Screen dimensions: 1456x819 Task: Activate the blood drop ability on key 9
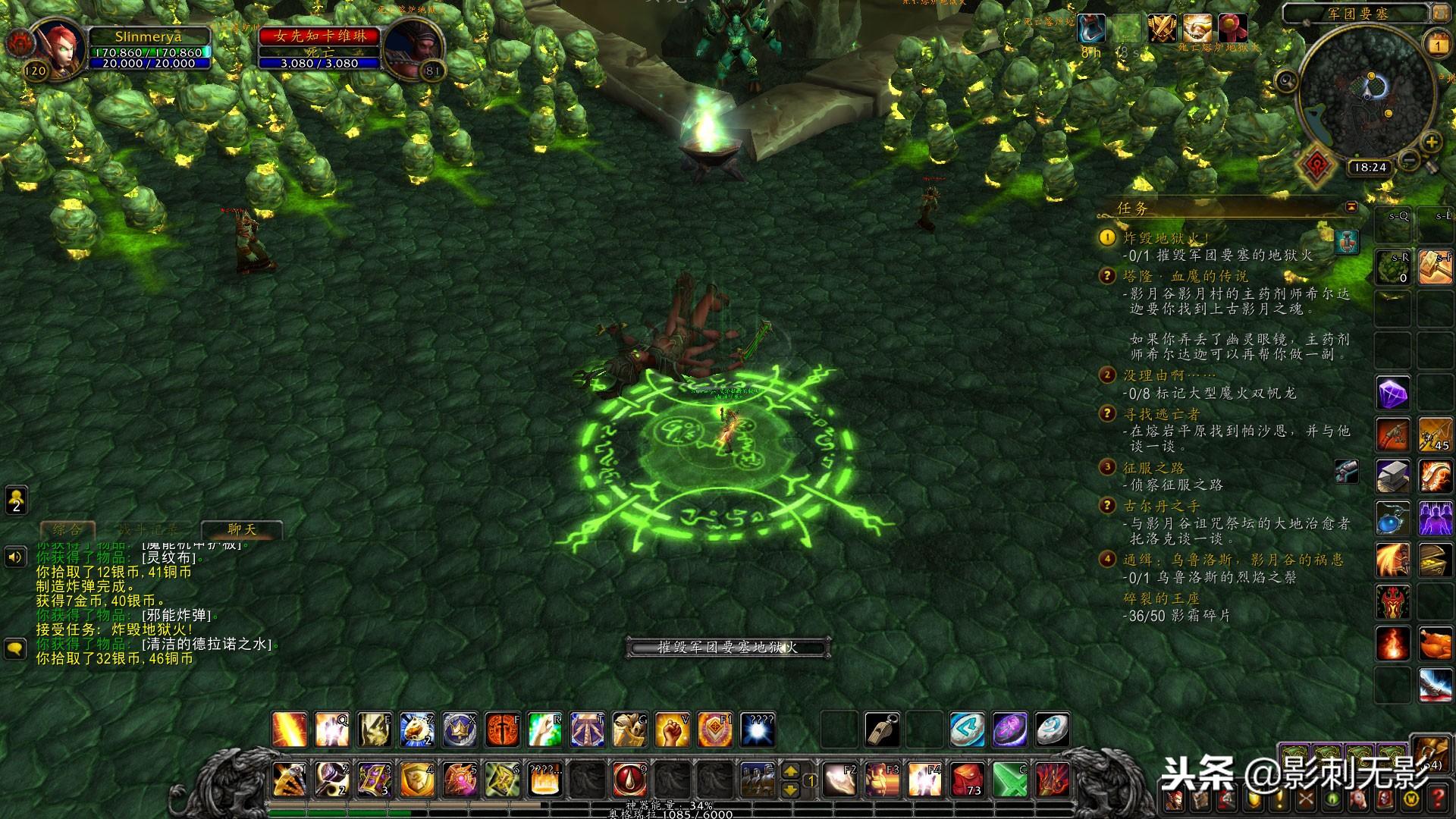tap(629, 780)
